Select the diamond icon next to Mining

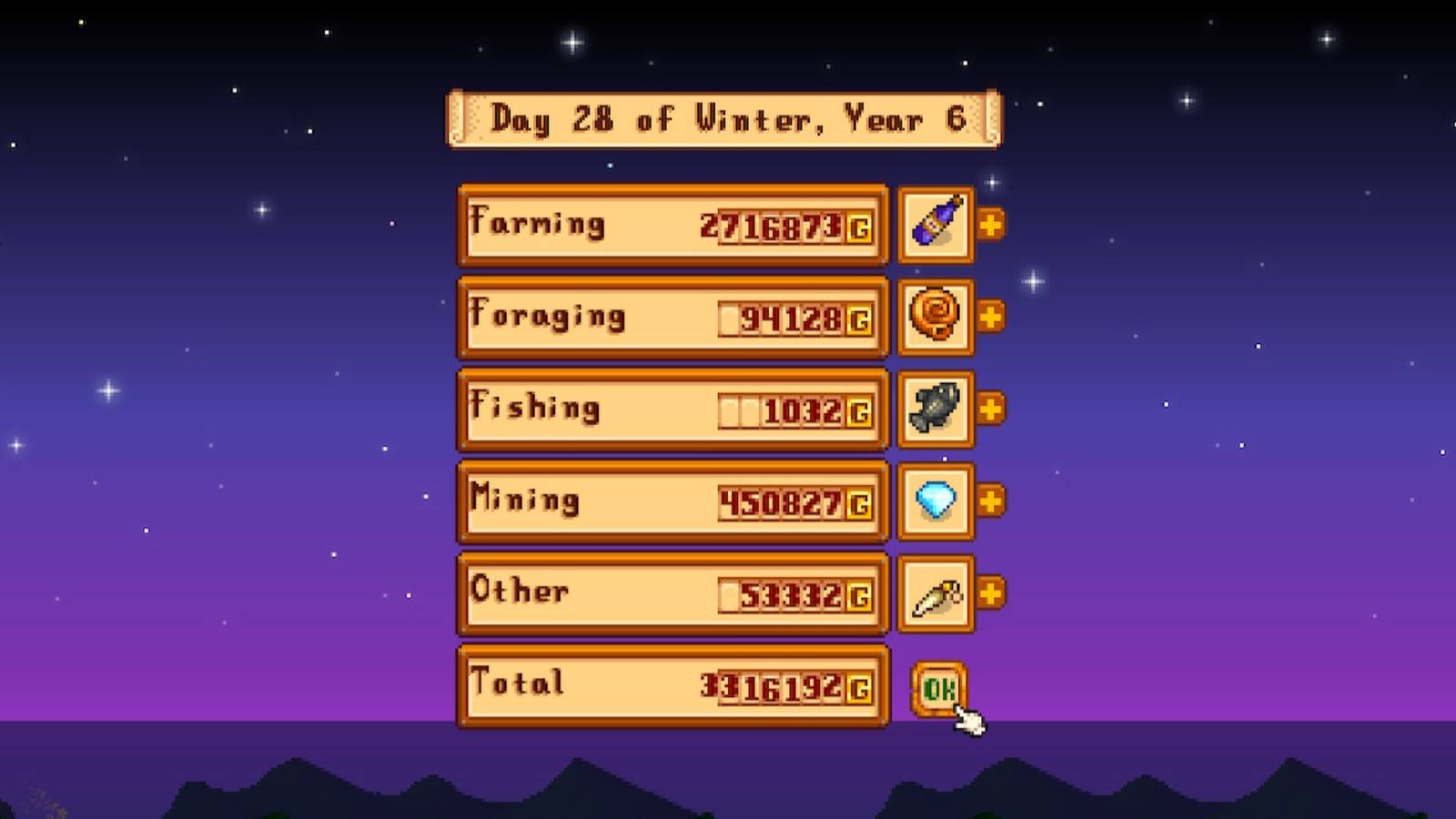[935, 501]
